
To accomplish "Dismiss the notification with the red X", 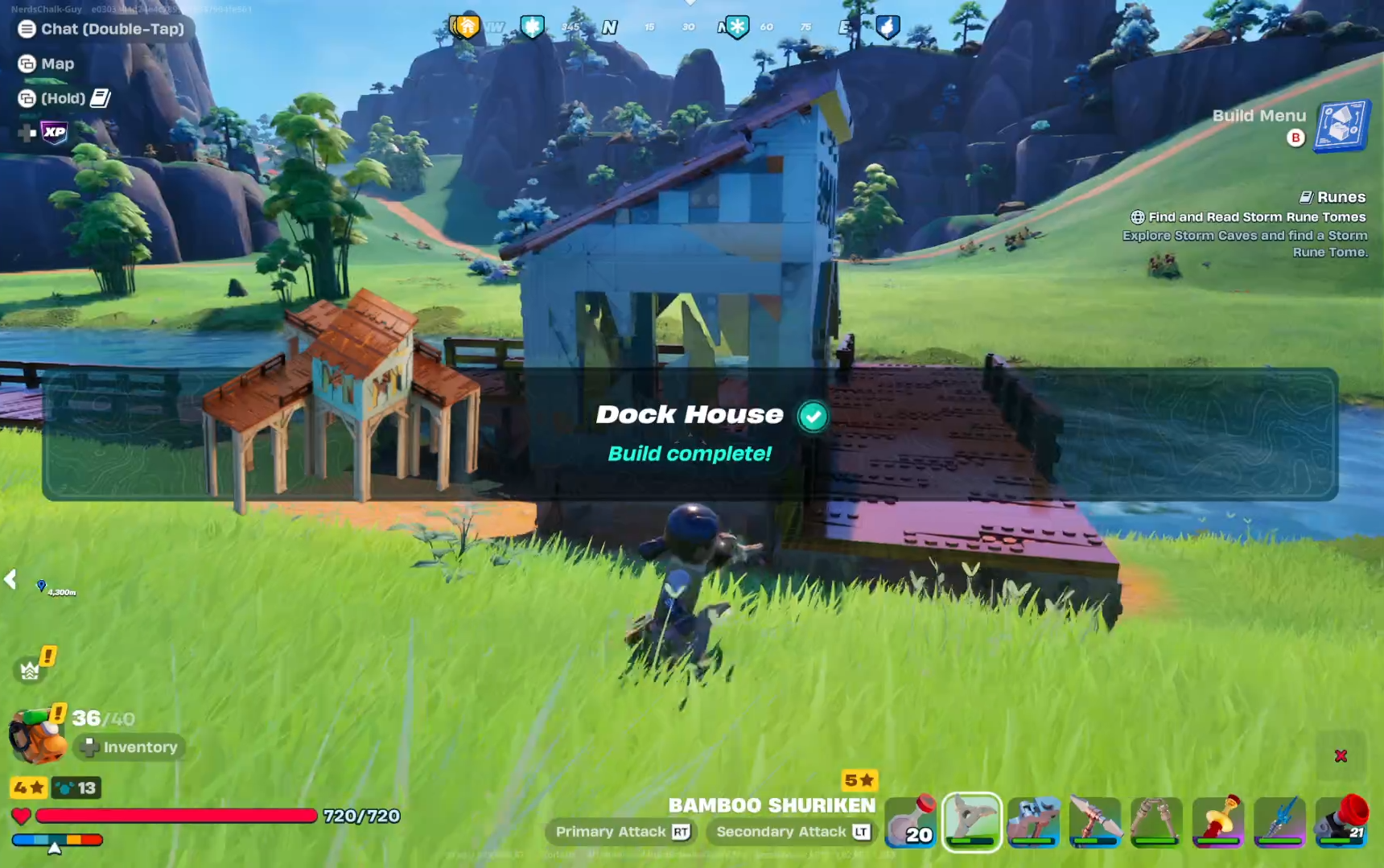I will point(1341,755).
